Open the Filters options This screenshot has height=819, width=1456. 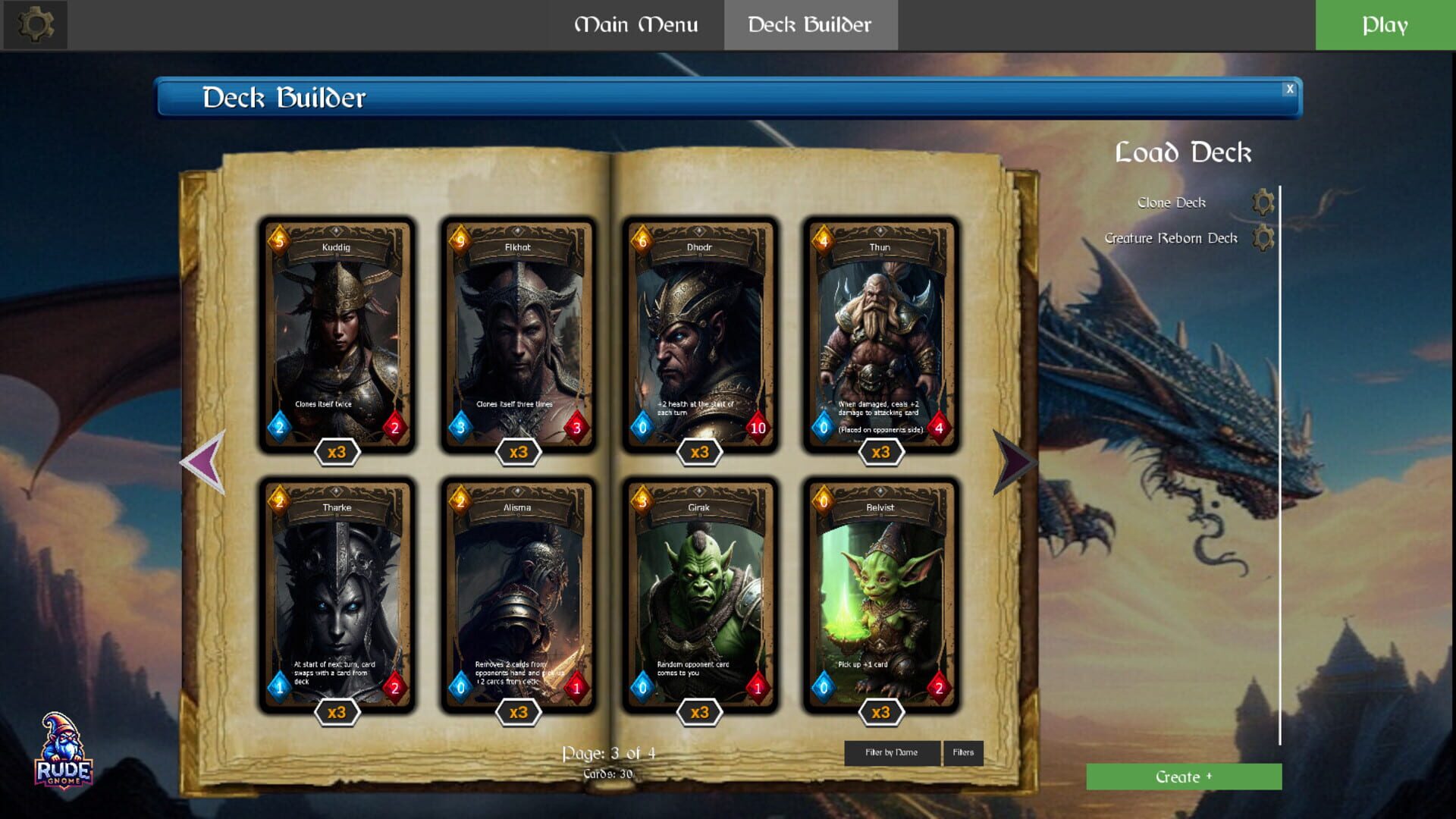click(962, 752)
